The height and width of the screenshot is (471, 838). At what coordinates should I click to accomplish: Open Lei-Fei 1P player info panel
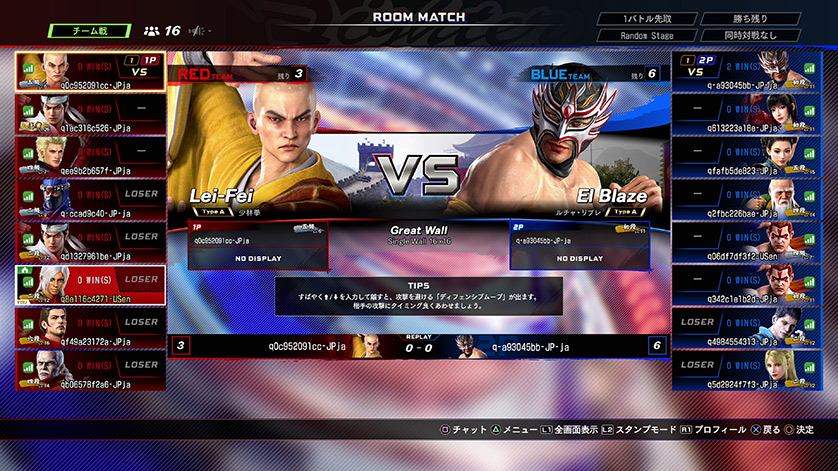(x=257, y=246)
